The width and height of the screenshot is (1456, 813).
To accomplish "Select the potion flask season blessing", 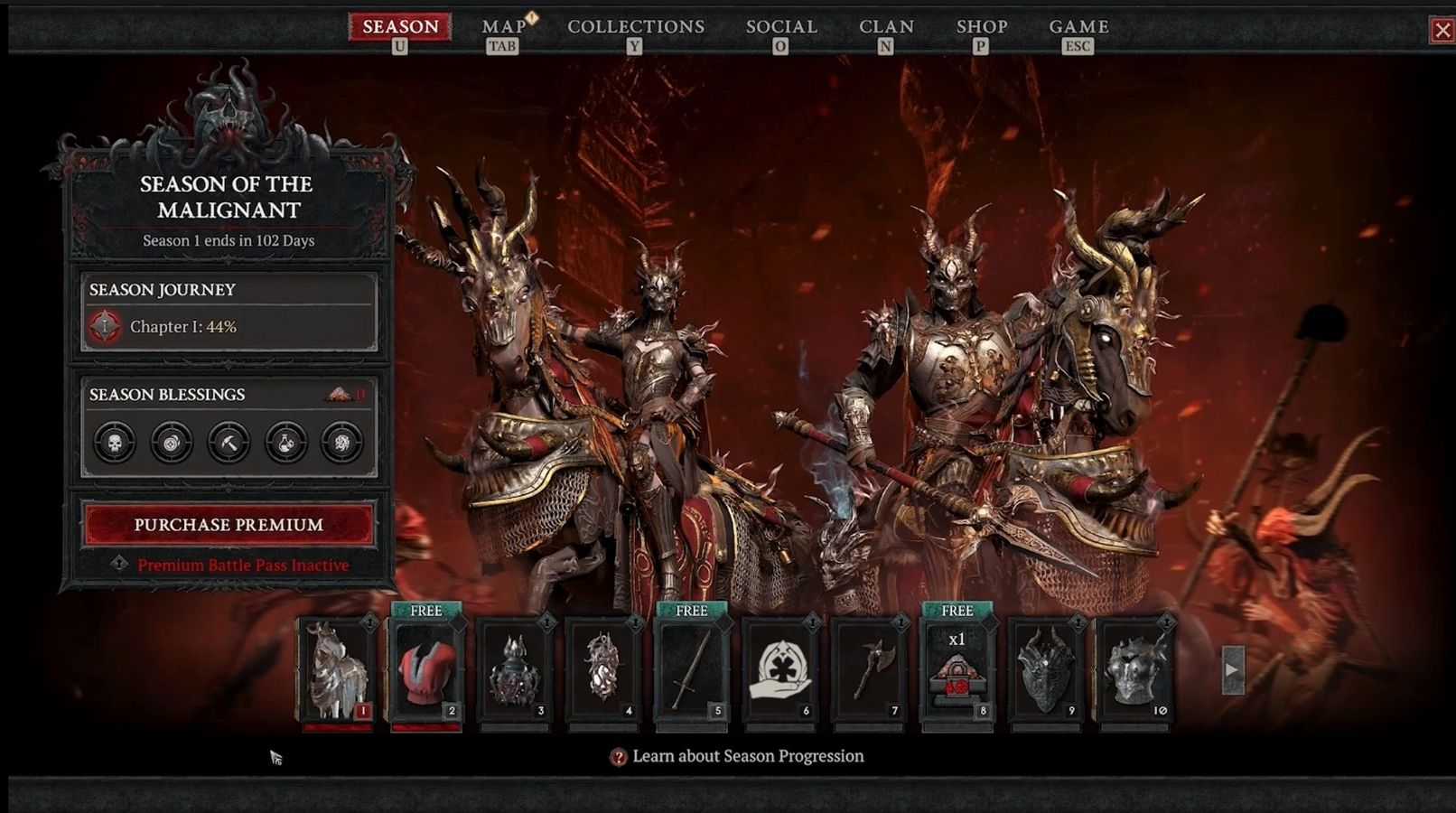I will (285, 443).
